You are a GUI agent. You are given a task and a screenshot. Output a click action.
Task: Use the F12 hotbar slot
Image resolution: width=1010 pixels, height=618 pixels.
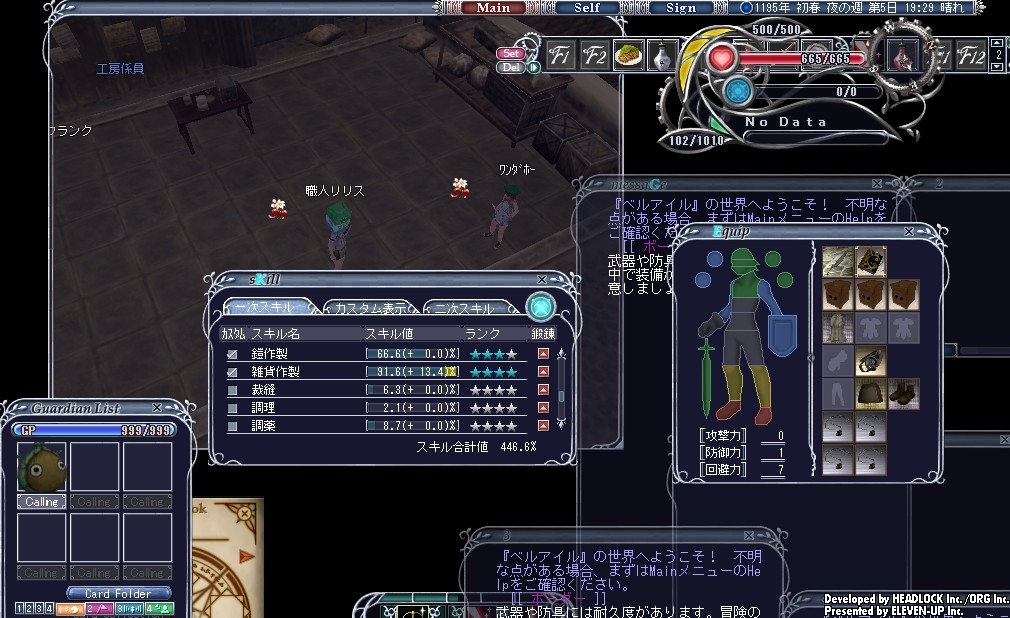[971, 56]
